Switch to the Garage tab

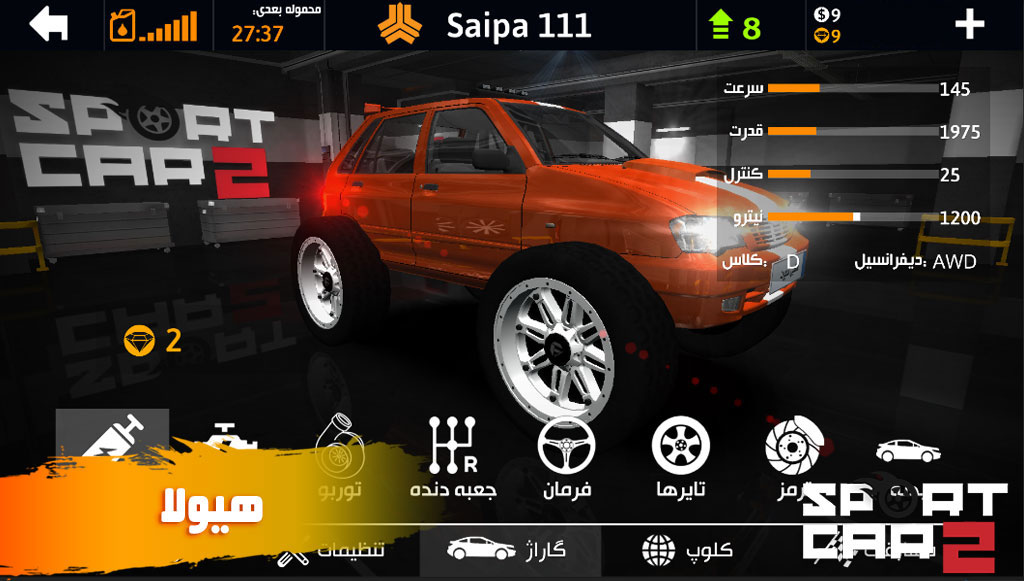509,549
